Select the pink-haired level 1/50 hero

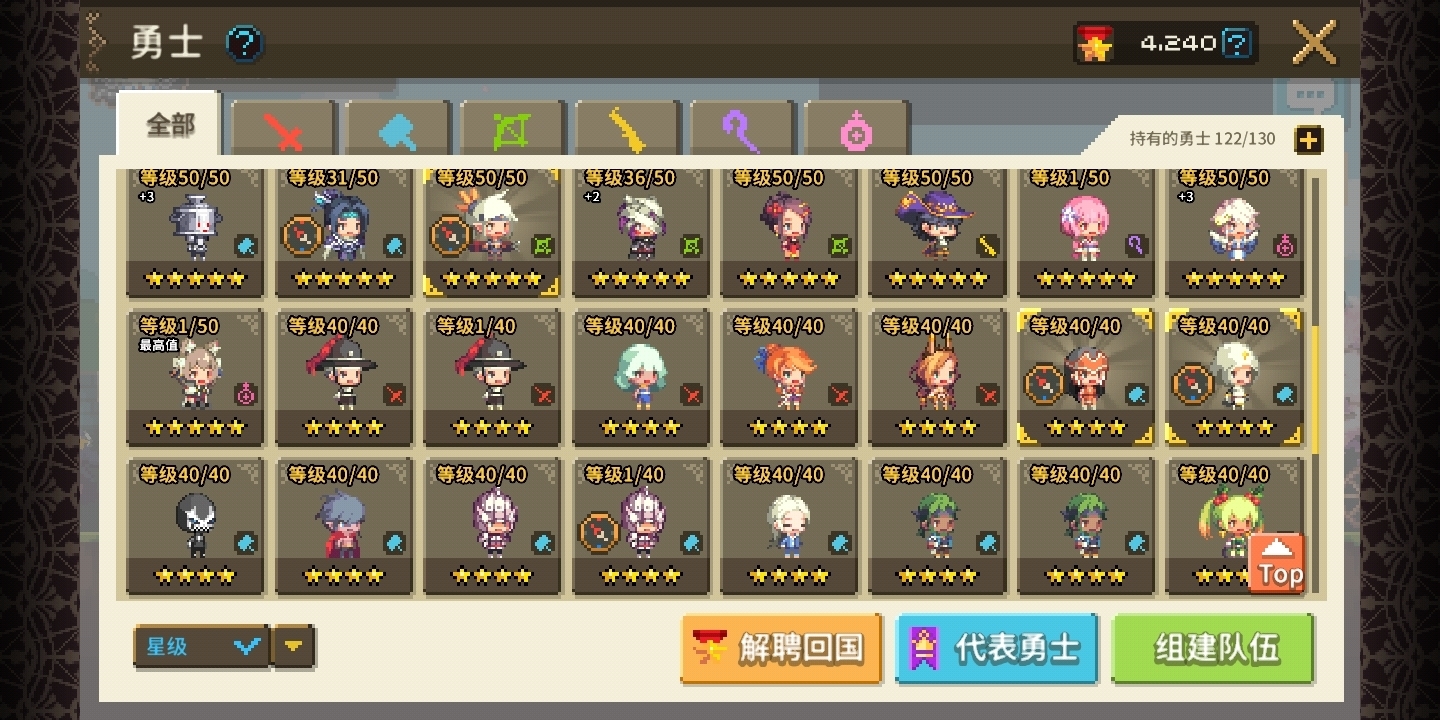[x=1086, y=228]
